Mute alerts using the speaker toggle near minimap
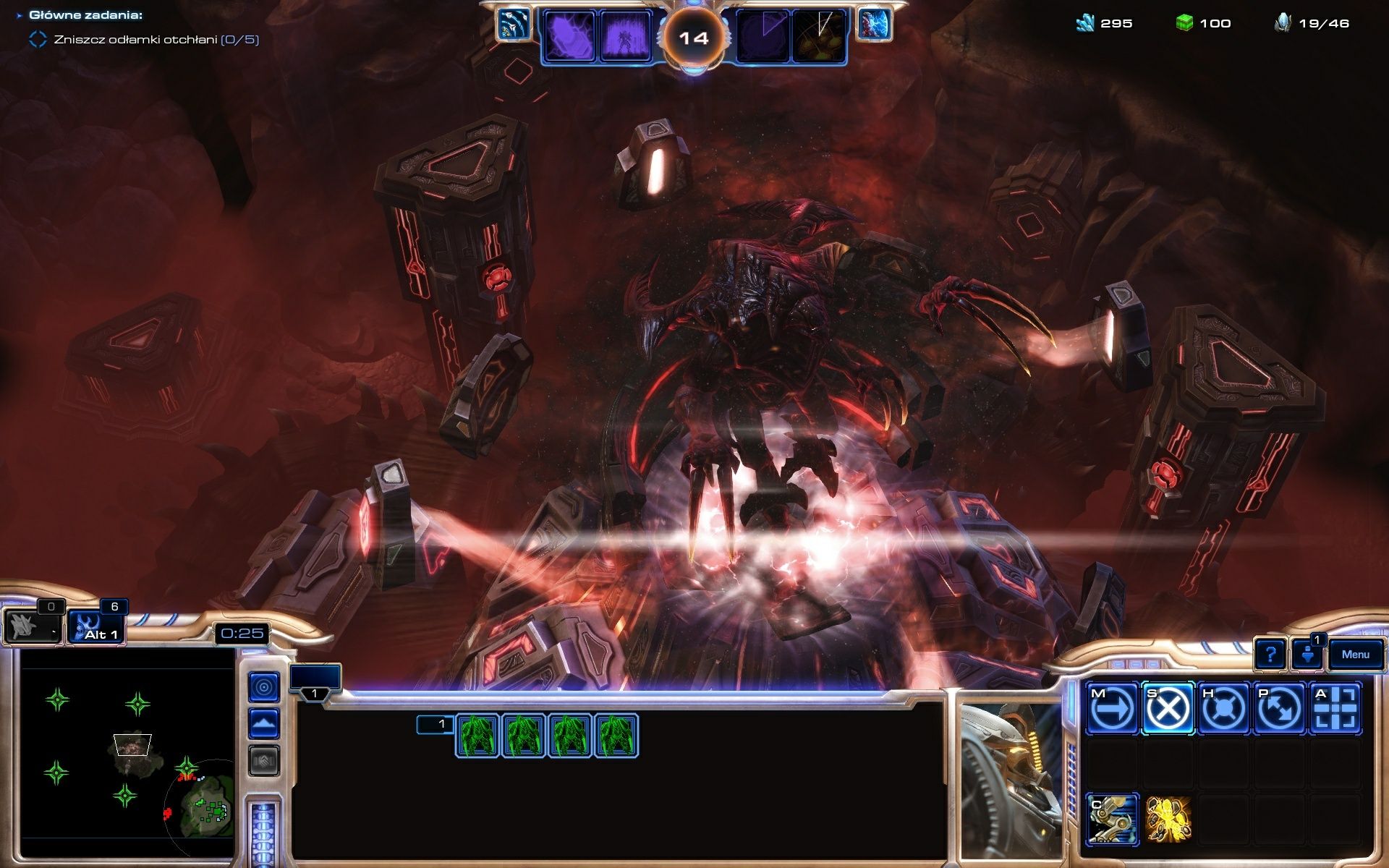The height and width of the screenshot is (868, 1389). point(266,758)
